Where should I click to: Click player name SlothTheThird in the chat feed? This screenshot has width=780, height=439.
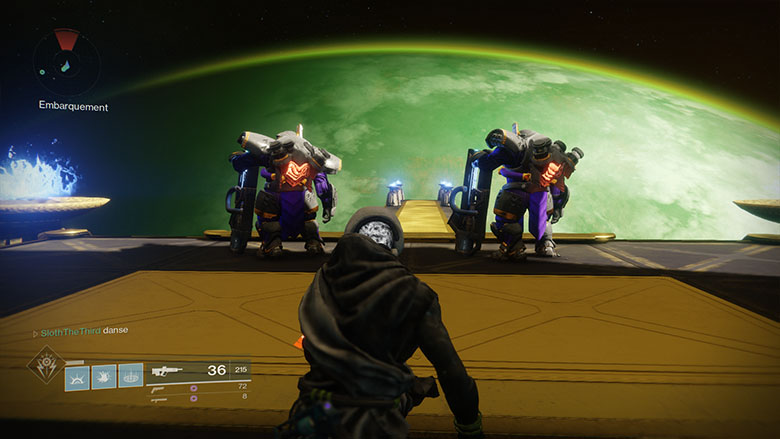70,330
